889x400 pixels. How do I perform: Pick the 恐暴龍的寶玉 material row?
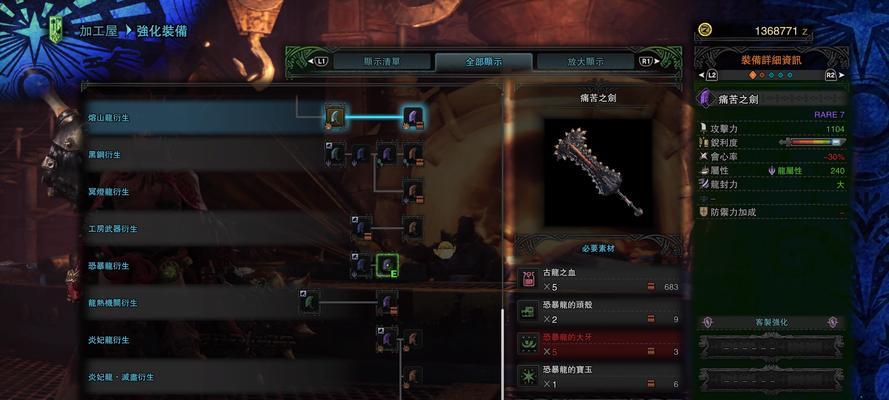(599, 377)
